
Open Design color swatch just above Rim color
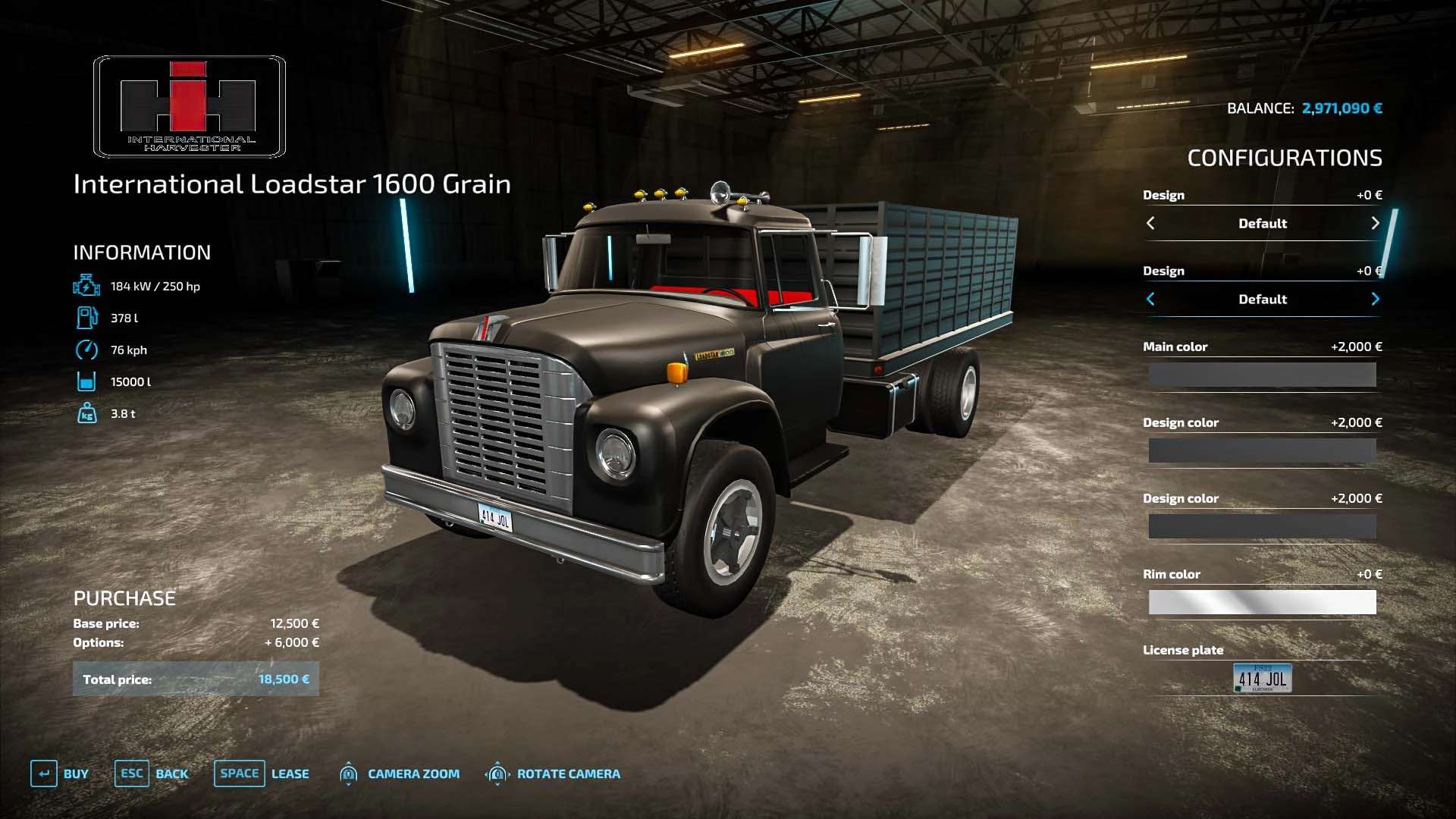[x=1262, y=526]
